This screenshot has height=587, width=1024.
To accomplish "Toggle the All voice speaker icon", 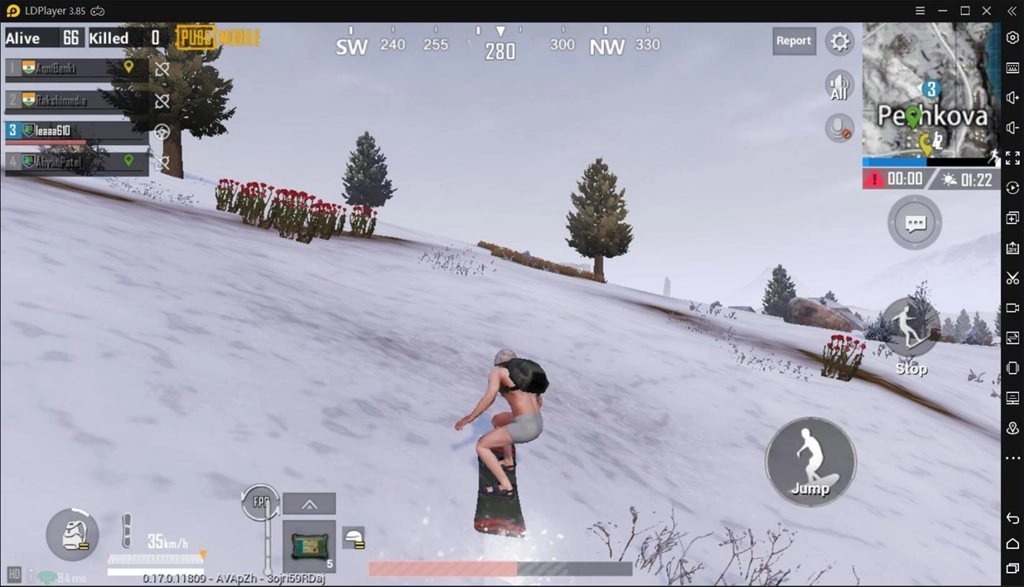I will [839, 85].
